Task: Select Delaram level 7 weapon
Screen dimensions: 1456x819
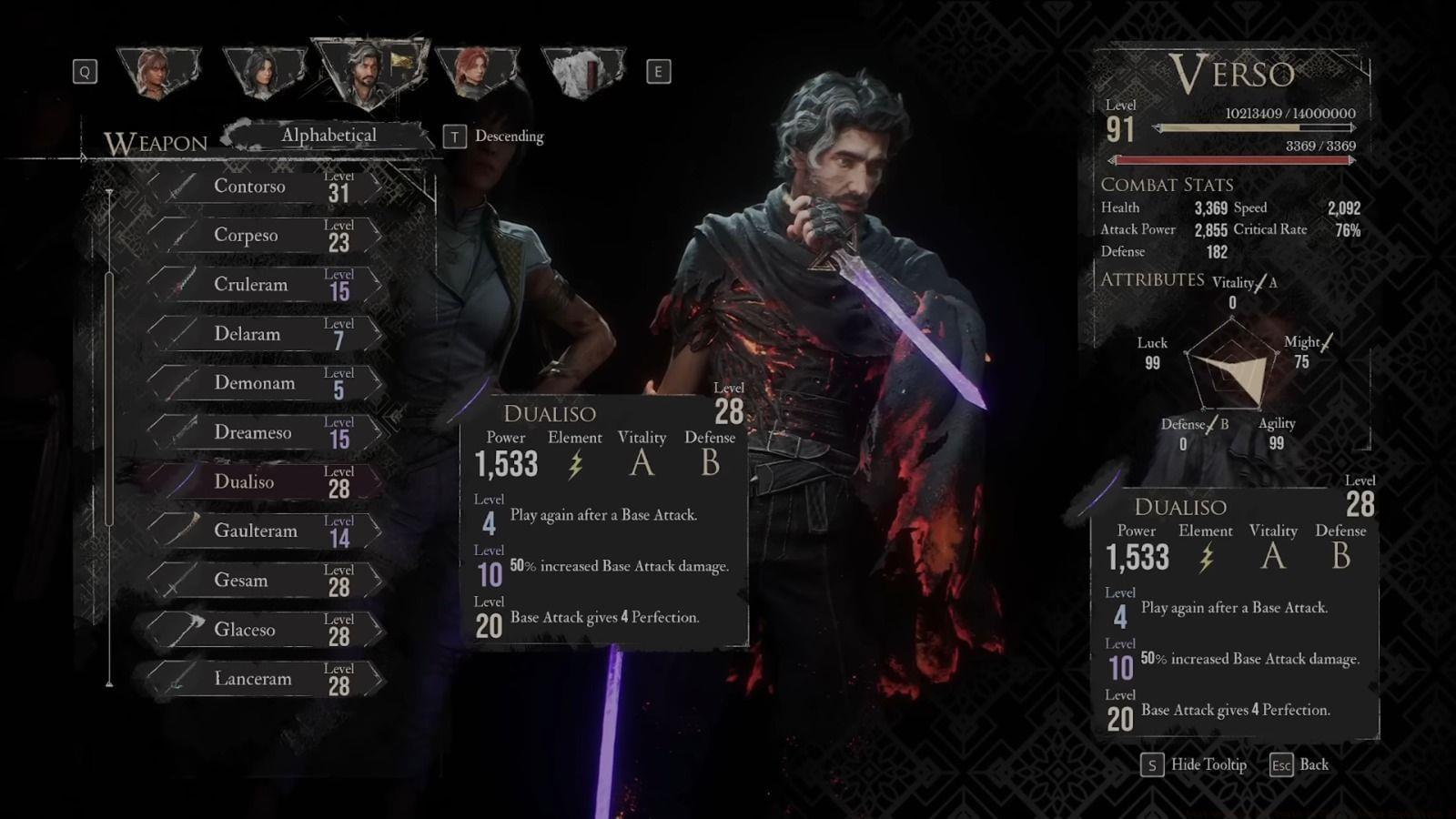Action: tap(264, 334)
